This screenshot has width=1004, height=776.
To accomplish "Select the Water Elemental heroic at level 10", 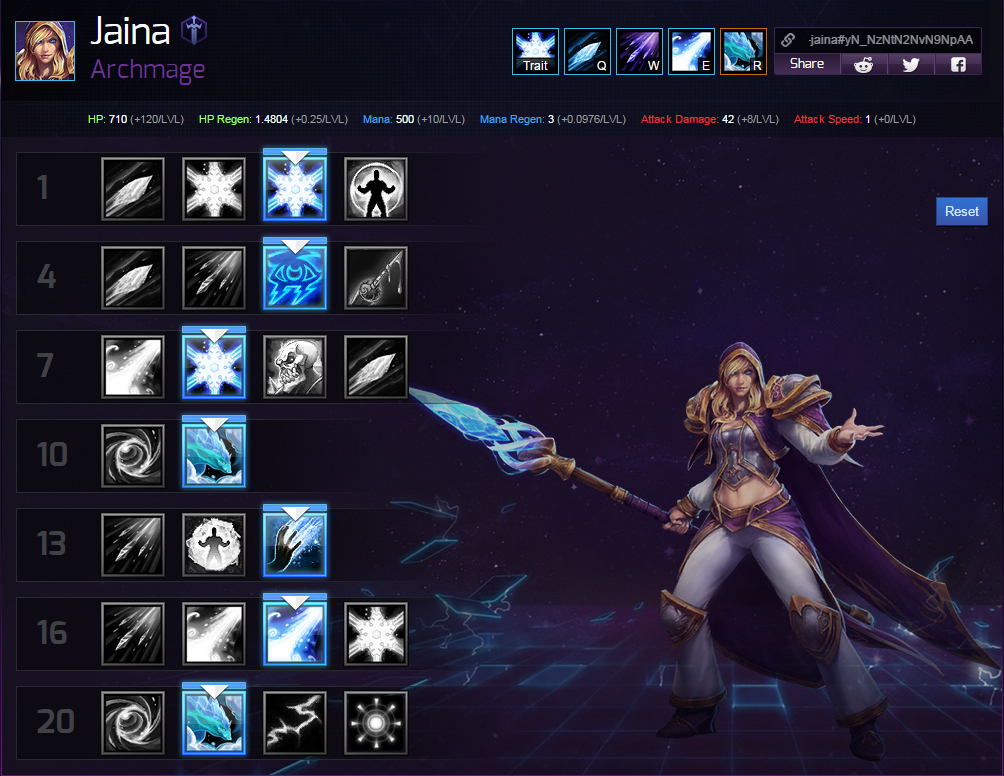I will tap(214, 456).
